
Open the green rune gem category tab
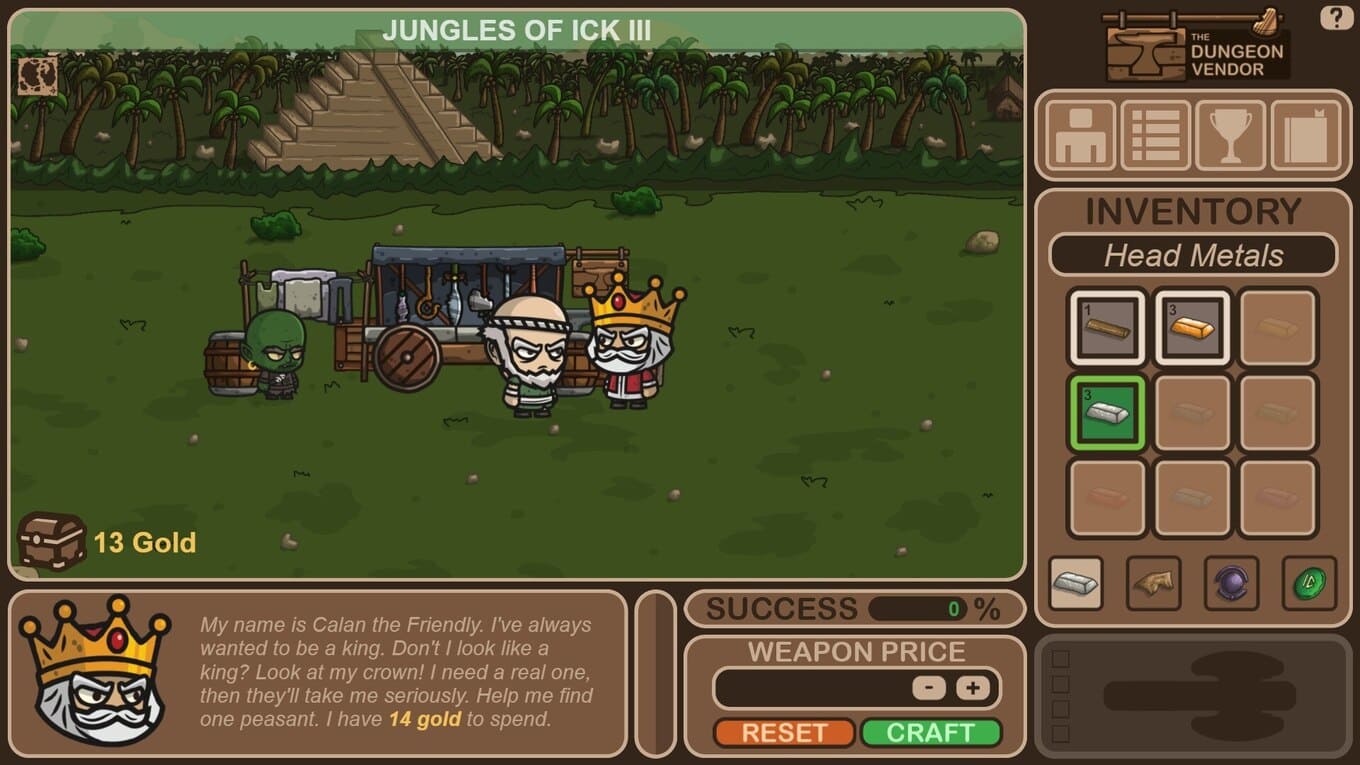tap(1309, 583)
